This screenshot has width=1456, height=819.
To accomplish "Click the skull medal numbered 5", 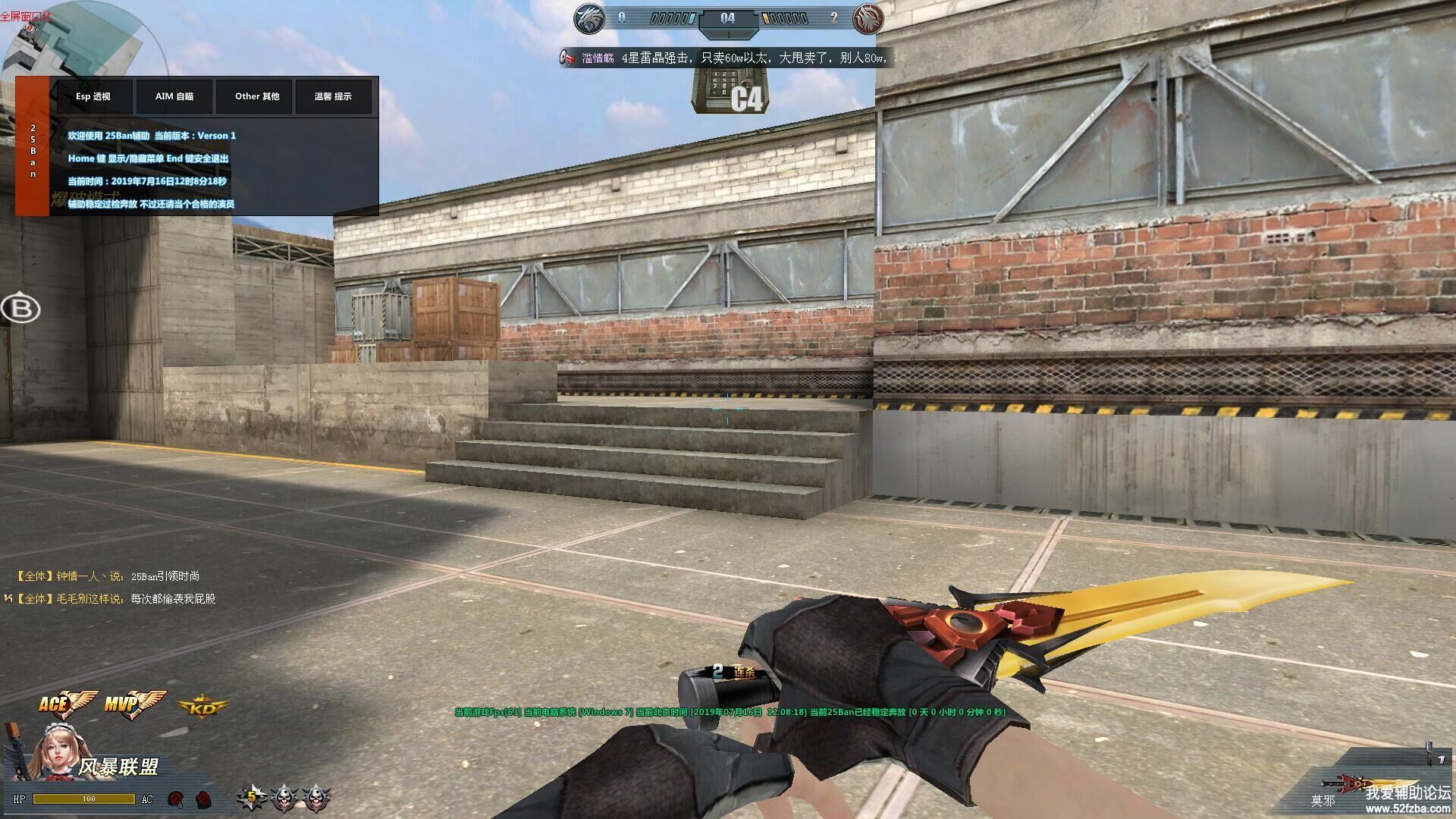I will click(251, 797).
